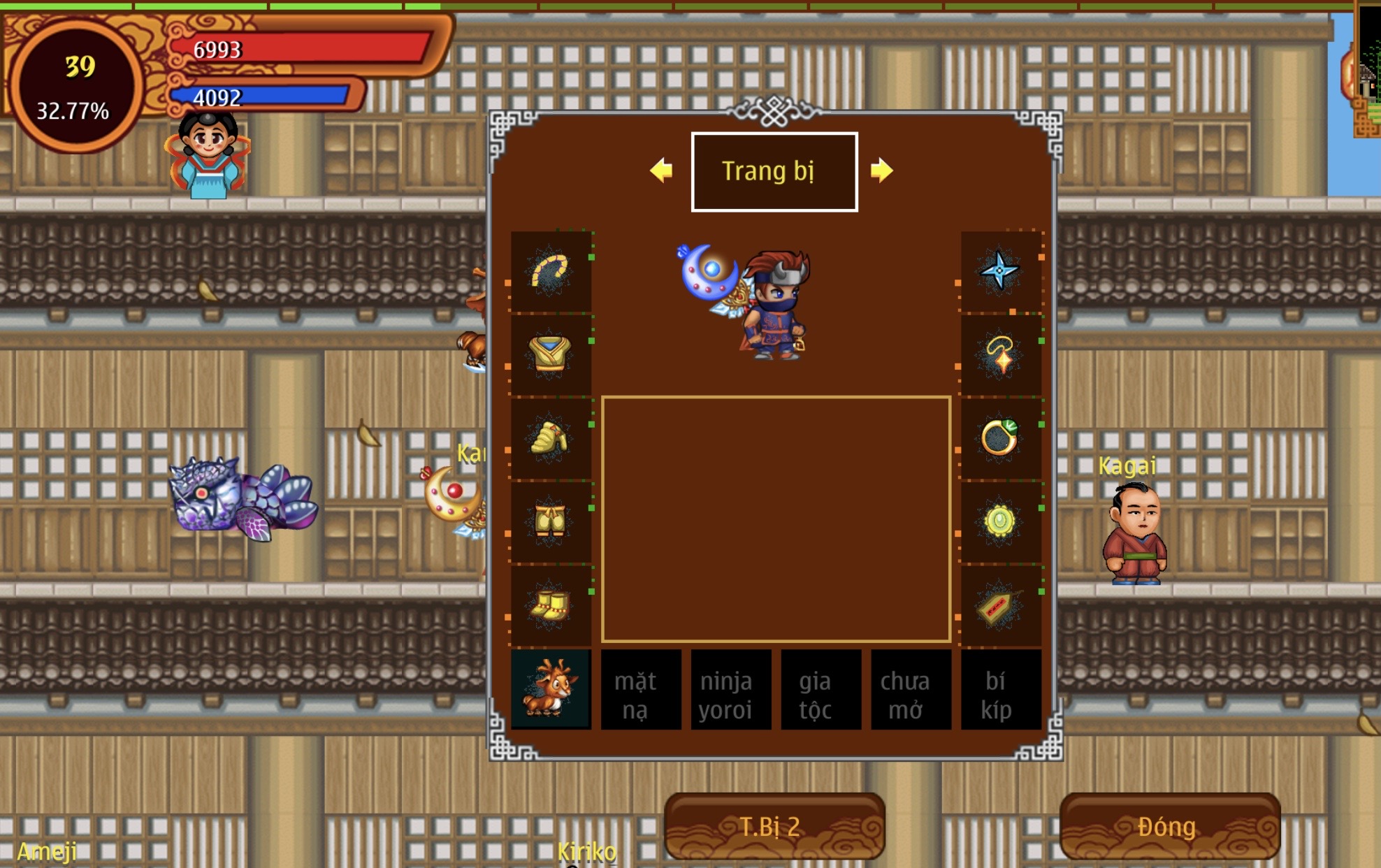The width and height of the screenshot is (1381, 868).
Task: Select the curved headband equipment slot
Action: point(551,271)
